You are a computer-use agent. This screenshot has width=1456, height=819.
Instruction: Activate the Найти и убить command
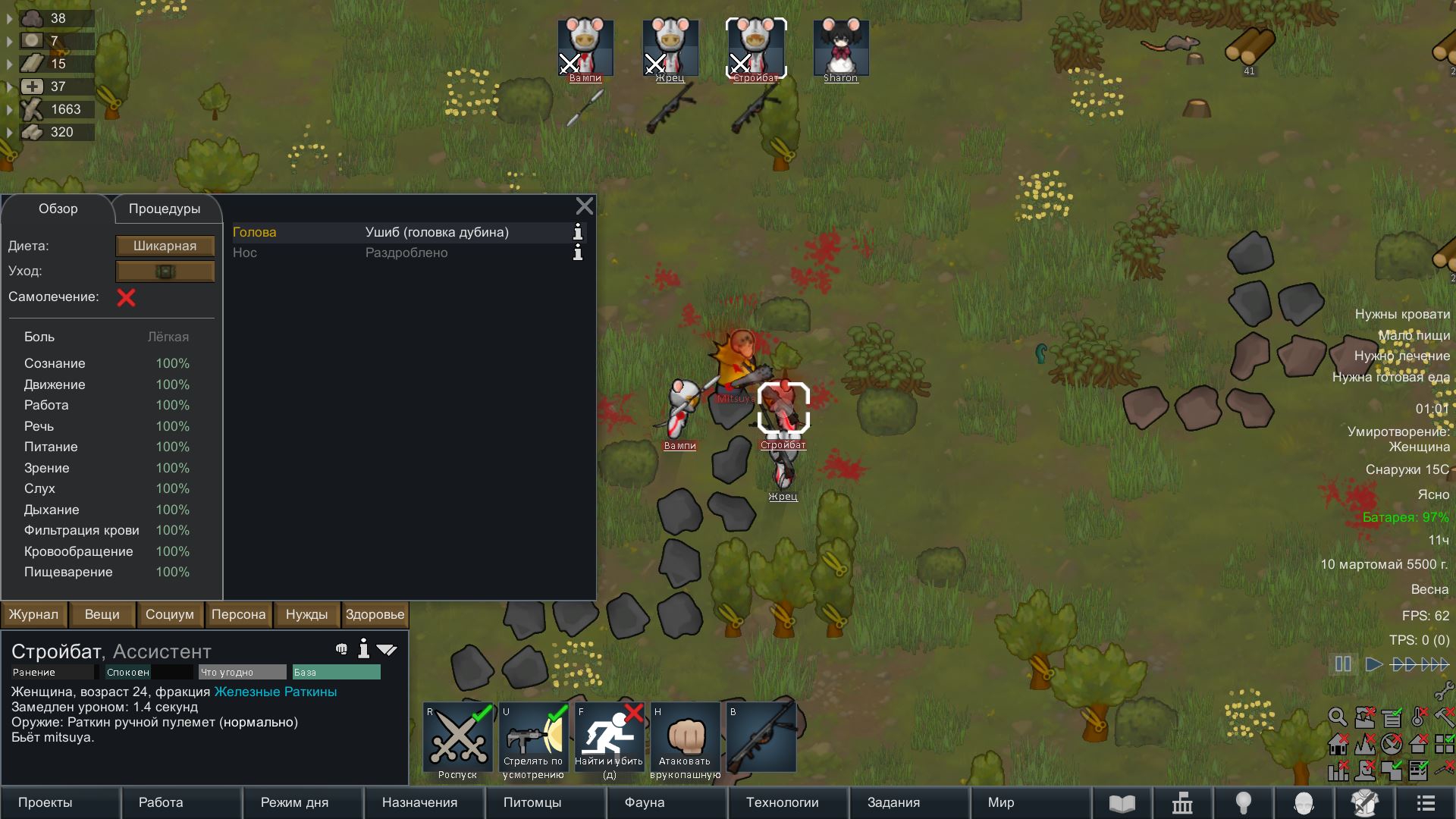click(x=610, y=738)
